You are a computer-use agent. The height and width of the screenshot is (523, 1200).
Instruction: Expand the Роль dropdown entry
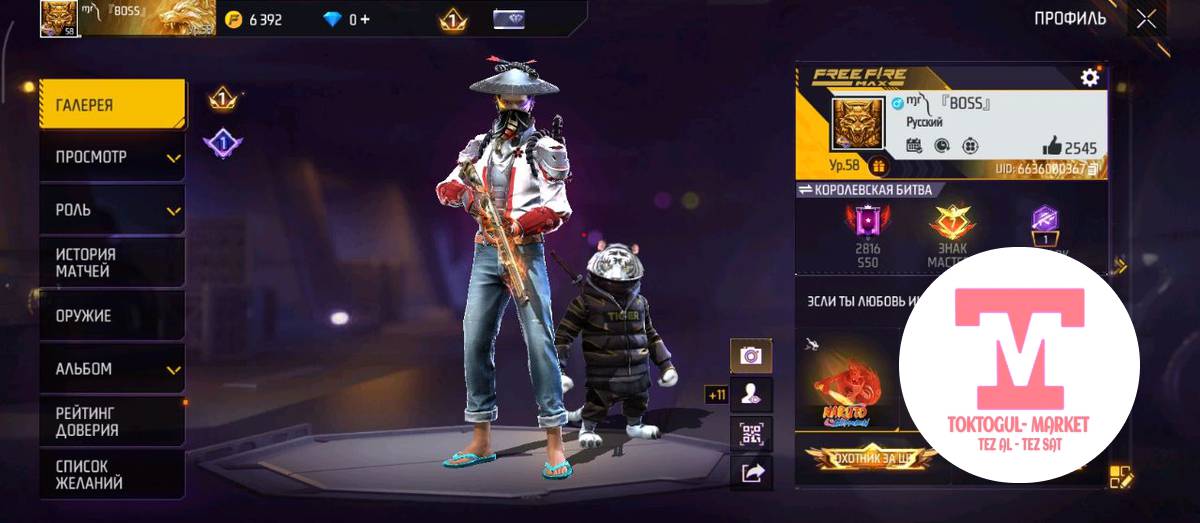pos(112,210)
